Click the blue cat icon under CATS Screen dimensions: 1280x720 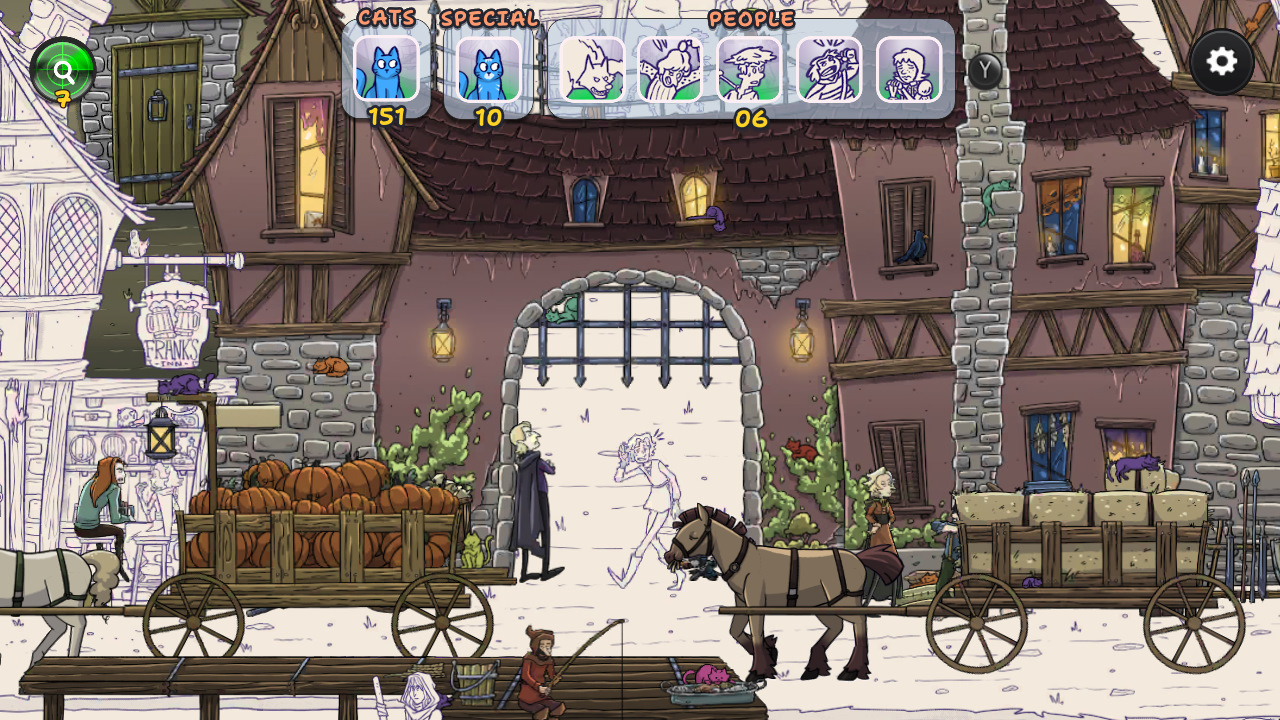(387, 70)
